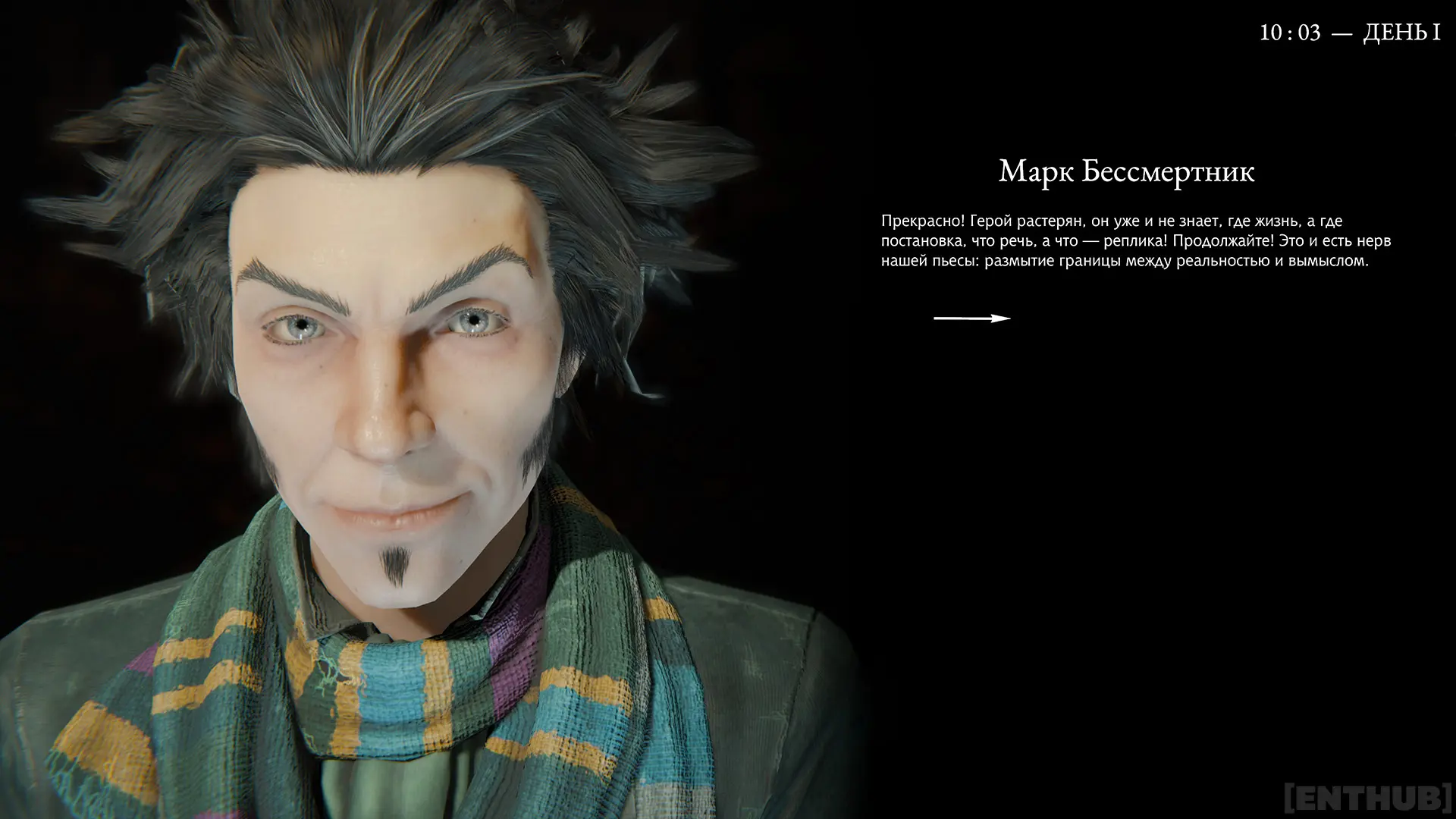The width and height of the screenshot is (1456, 819).
Task: Continue dialogue with the white arrow
Action: [971, 318]
